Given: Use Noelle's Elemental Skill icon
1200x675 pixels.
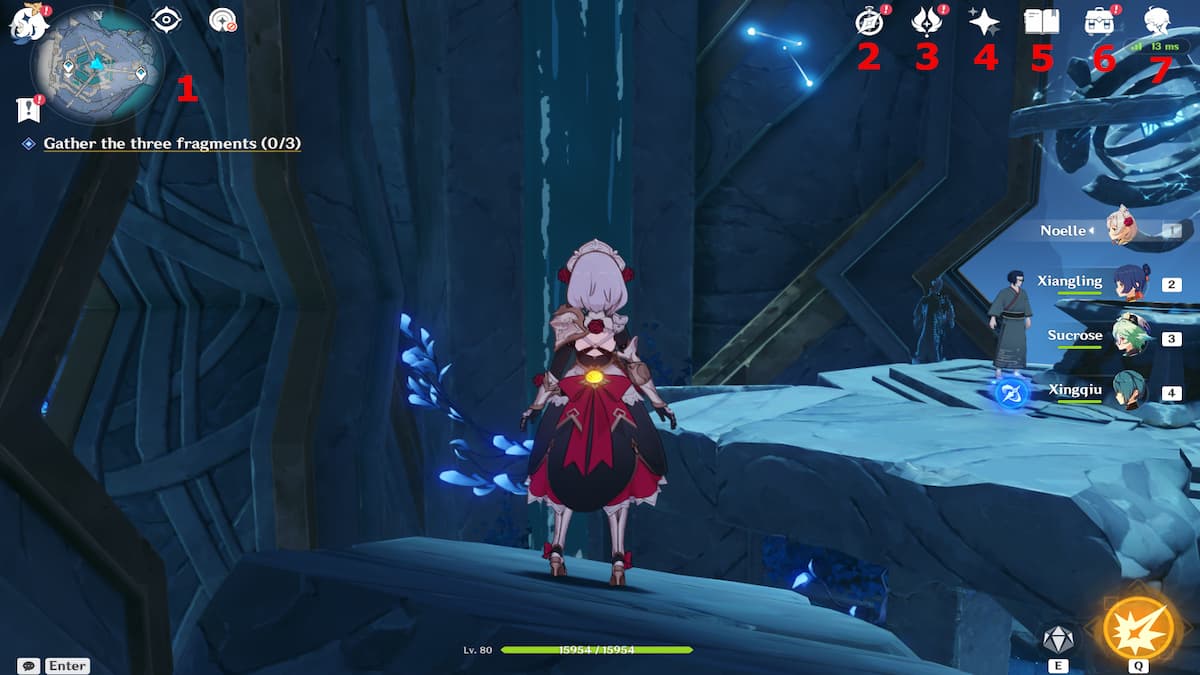Looking at the screenshot, I should click(x=1057, y=637).
